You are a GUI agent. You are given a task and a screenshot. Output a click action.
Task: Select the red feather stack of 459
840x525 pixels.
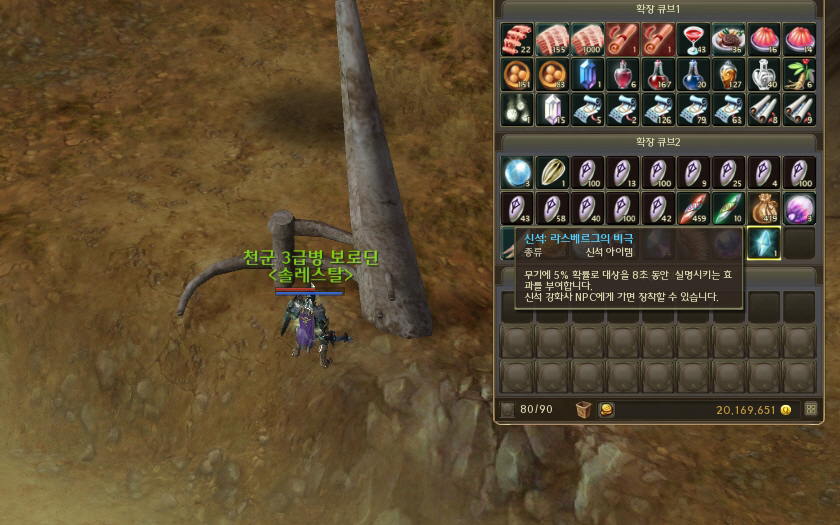tap(693, 208)
